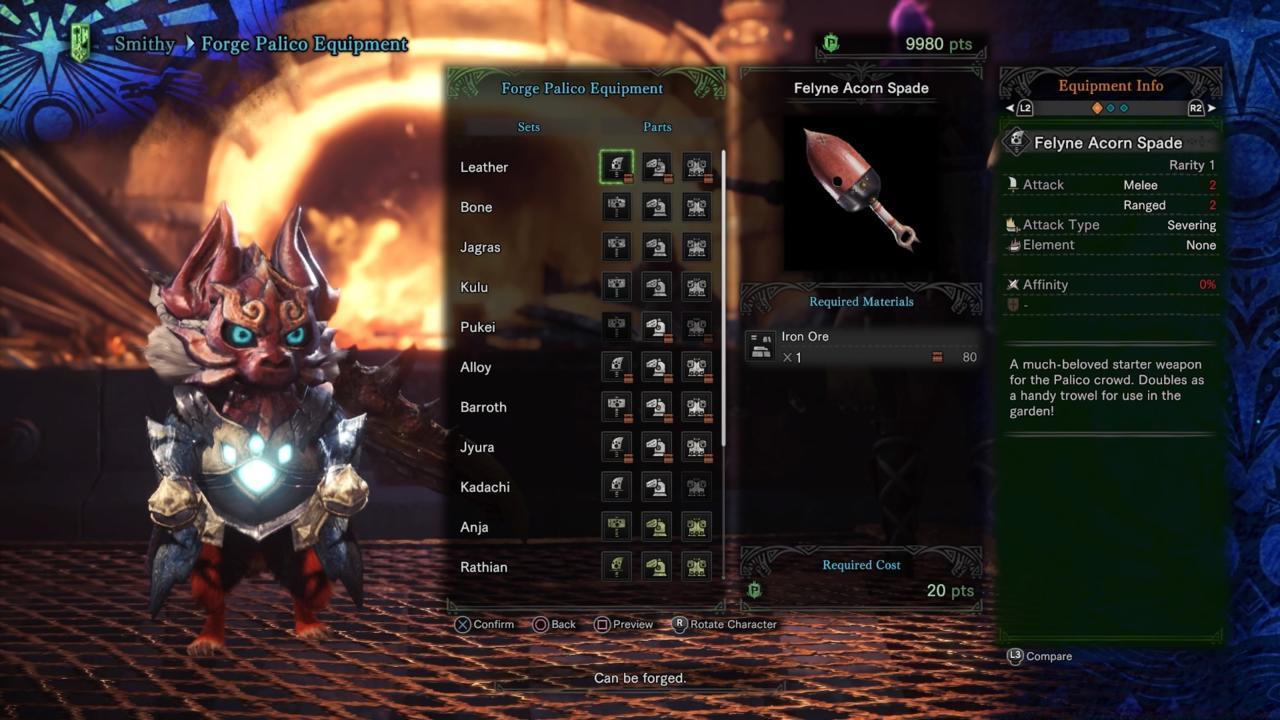Select the Jagras helmet icon
The image size is (1280, 720).
(x=657, y=247)
